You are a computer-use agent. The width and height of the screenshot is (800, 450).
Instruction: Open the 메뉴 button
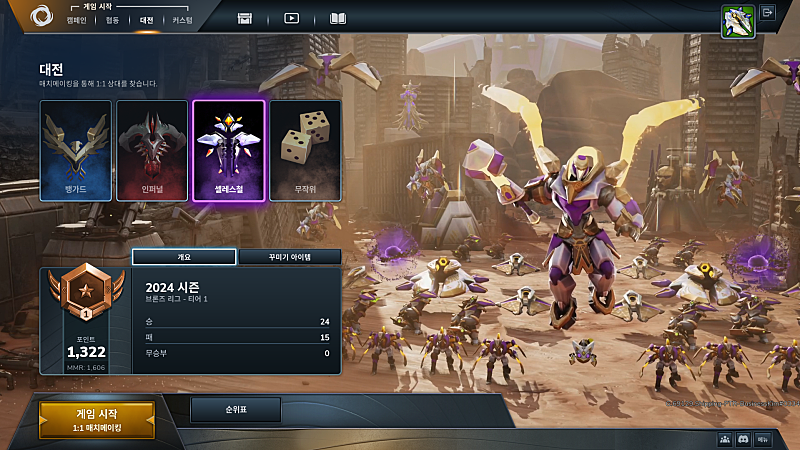pyautogui.click(x=763, y=439)
